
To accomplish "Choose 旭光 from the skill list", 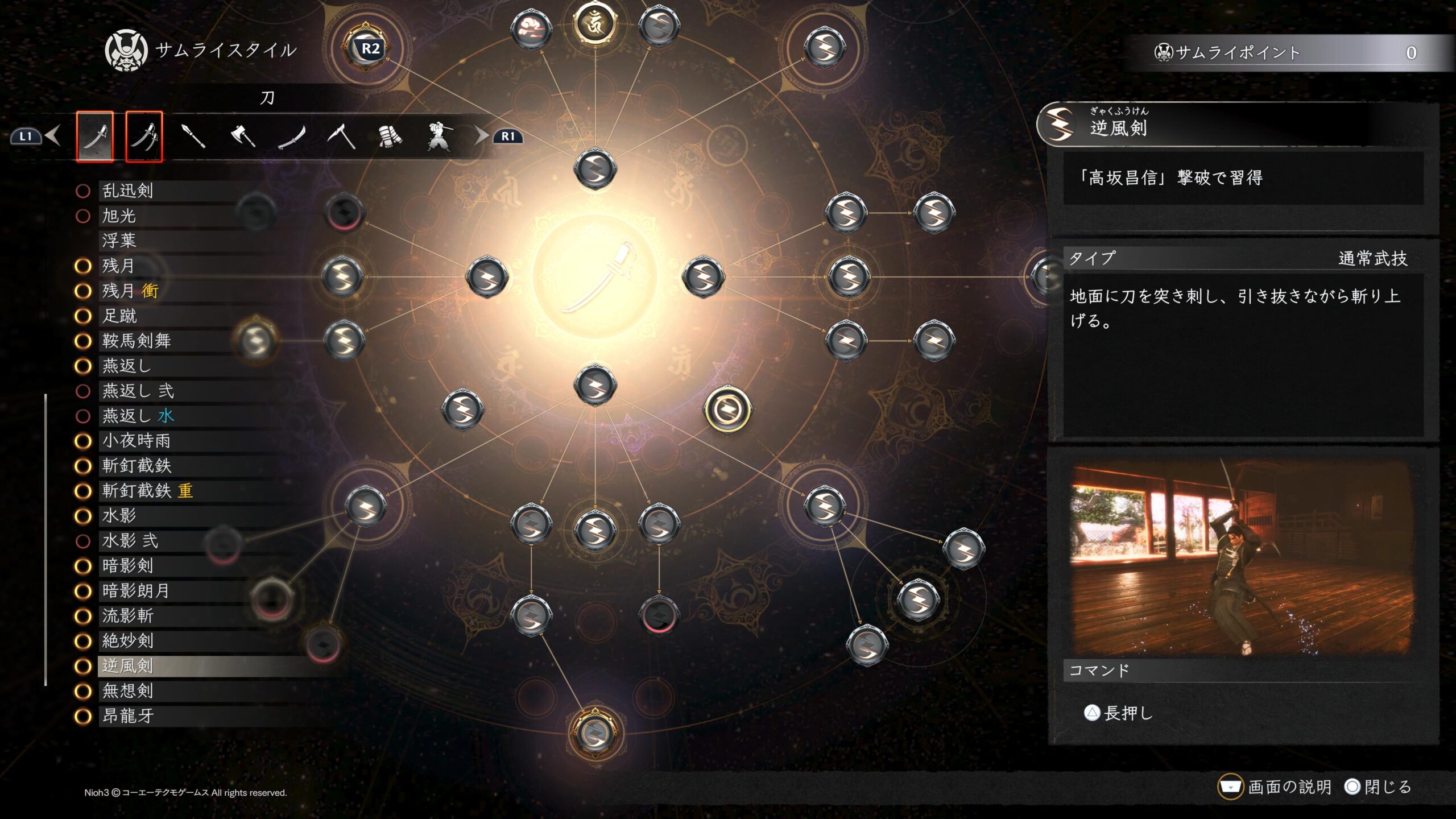I will [119, 216].
